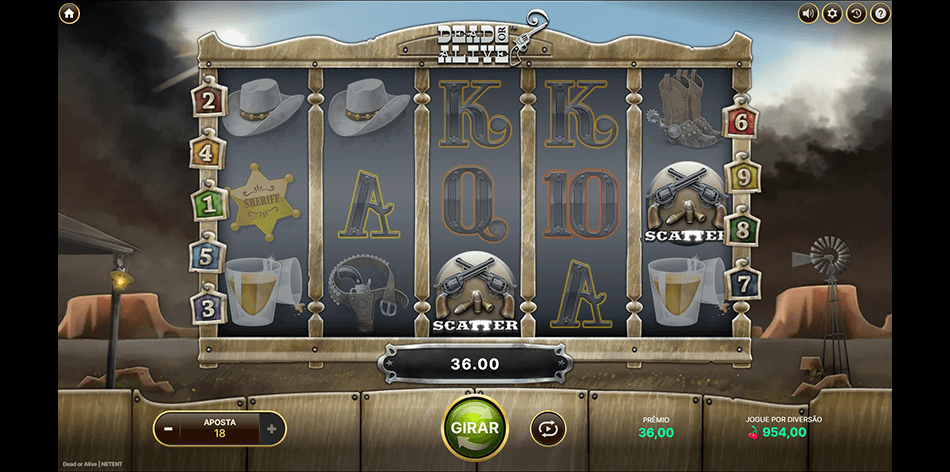Select payline tag number 9

click(742, 177)
